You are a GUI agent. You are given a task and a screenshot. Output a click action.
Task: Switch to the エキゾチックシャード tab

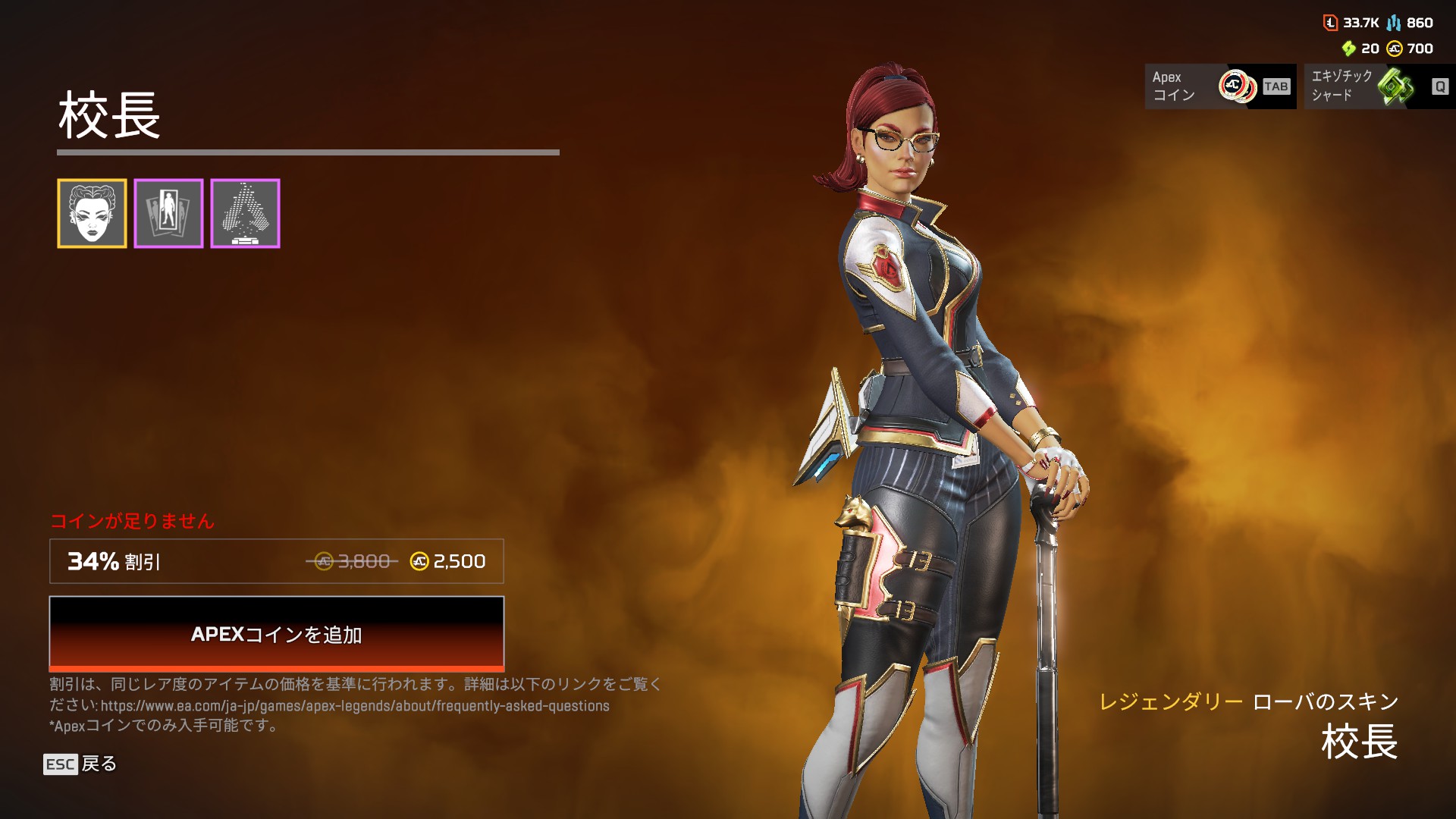(1379, 86)
